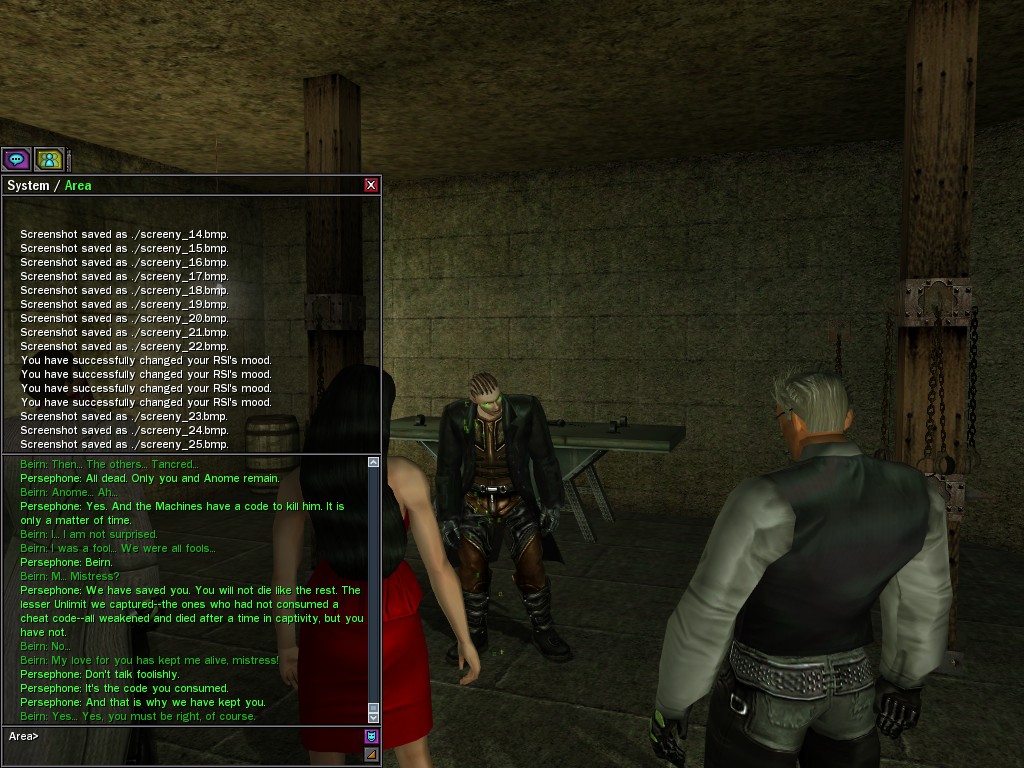The height and width of the screenshot is (768, 1024).
Task: Select the green Area chat channel label
Action: click(78, 186)
